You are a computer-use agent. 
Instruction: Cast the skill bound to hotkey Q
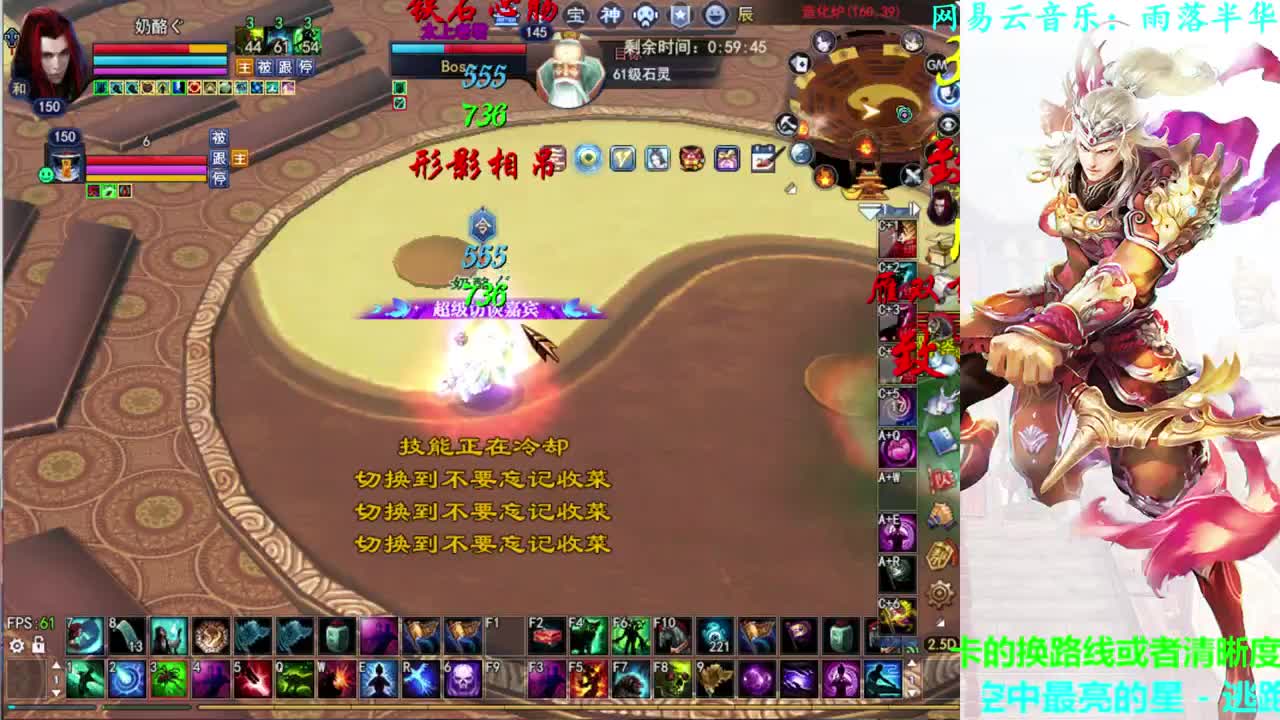[x=293, y=677]
